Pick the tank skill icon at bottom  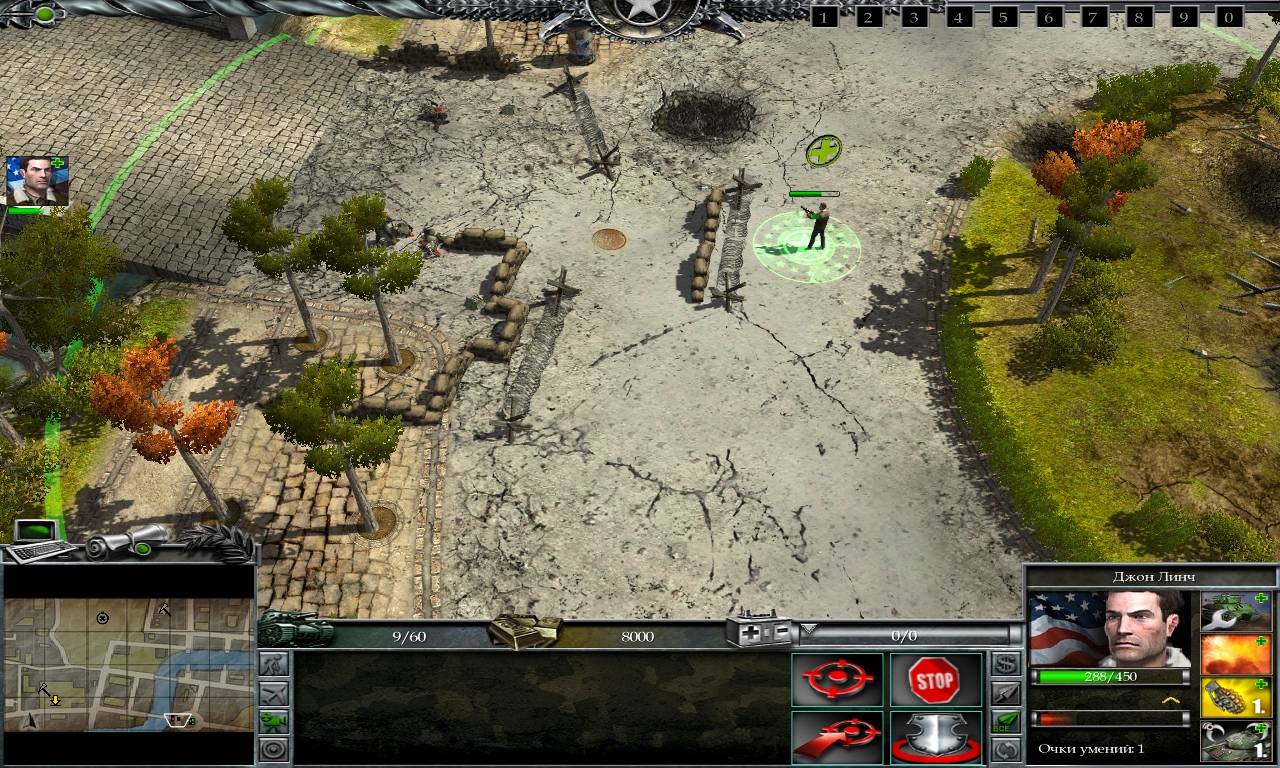pos(1235,741)
